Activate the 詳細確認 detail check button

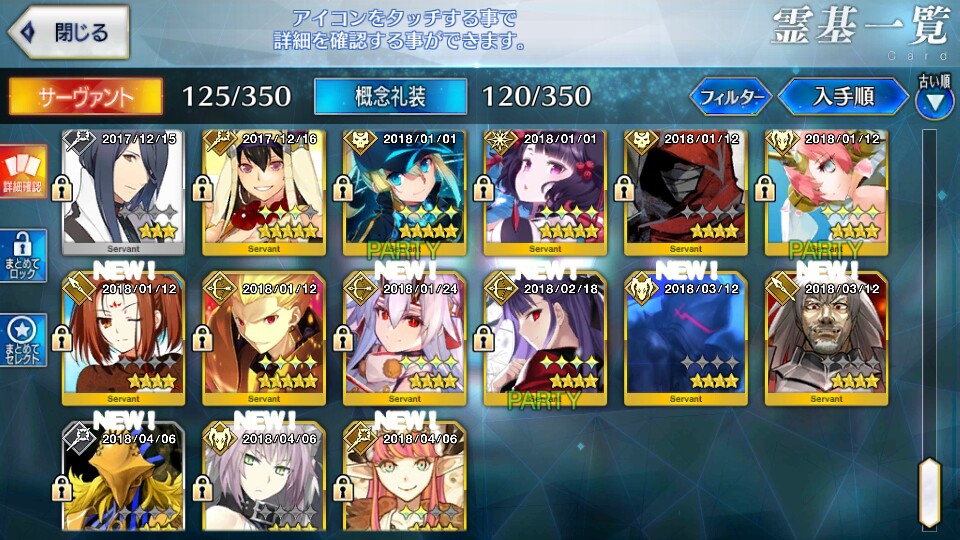tap(23, 171)
